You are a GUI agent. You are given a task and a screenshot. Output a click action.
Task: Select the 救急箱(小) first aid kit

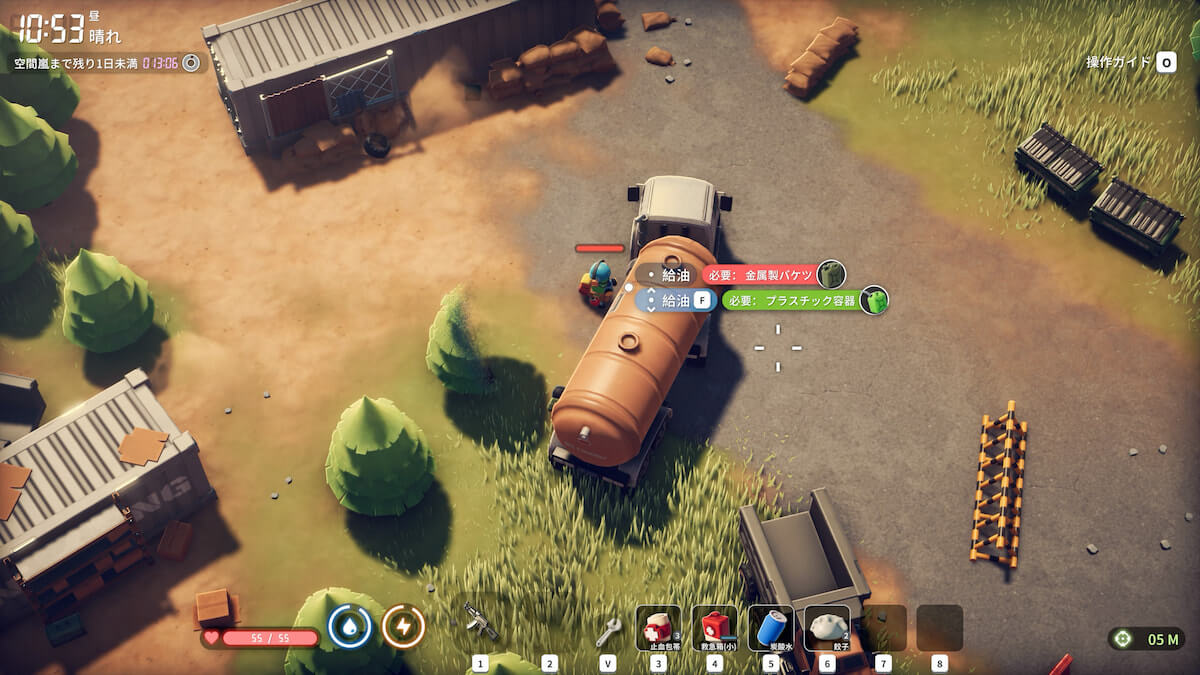pos(714,628)
